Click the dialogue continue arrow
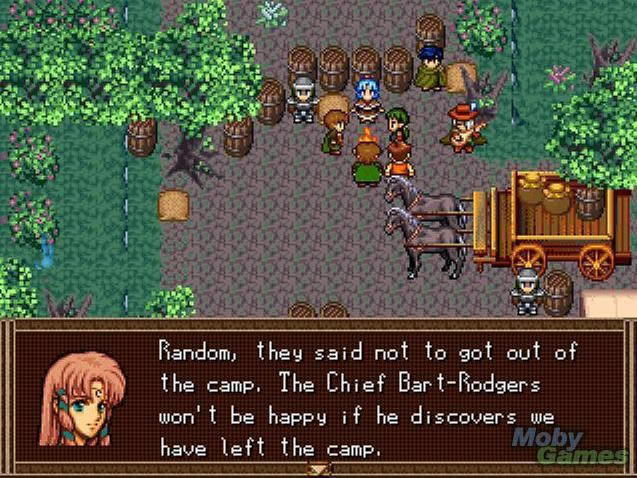The image size is (637, 478). (318, 467)
